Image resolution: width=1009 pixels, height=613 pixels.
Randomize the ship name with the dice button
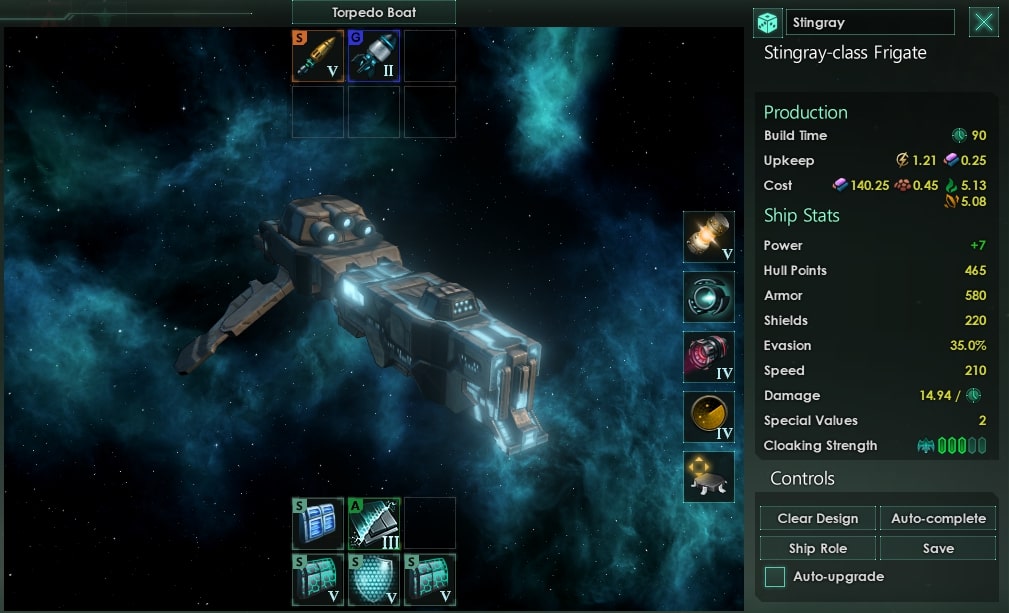(767, 22)
